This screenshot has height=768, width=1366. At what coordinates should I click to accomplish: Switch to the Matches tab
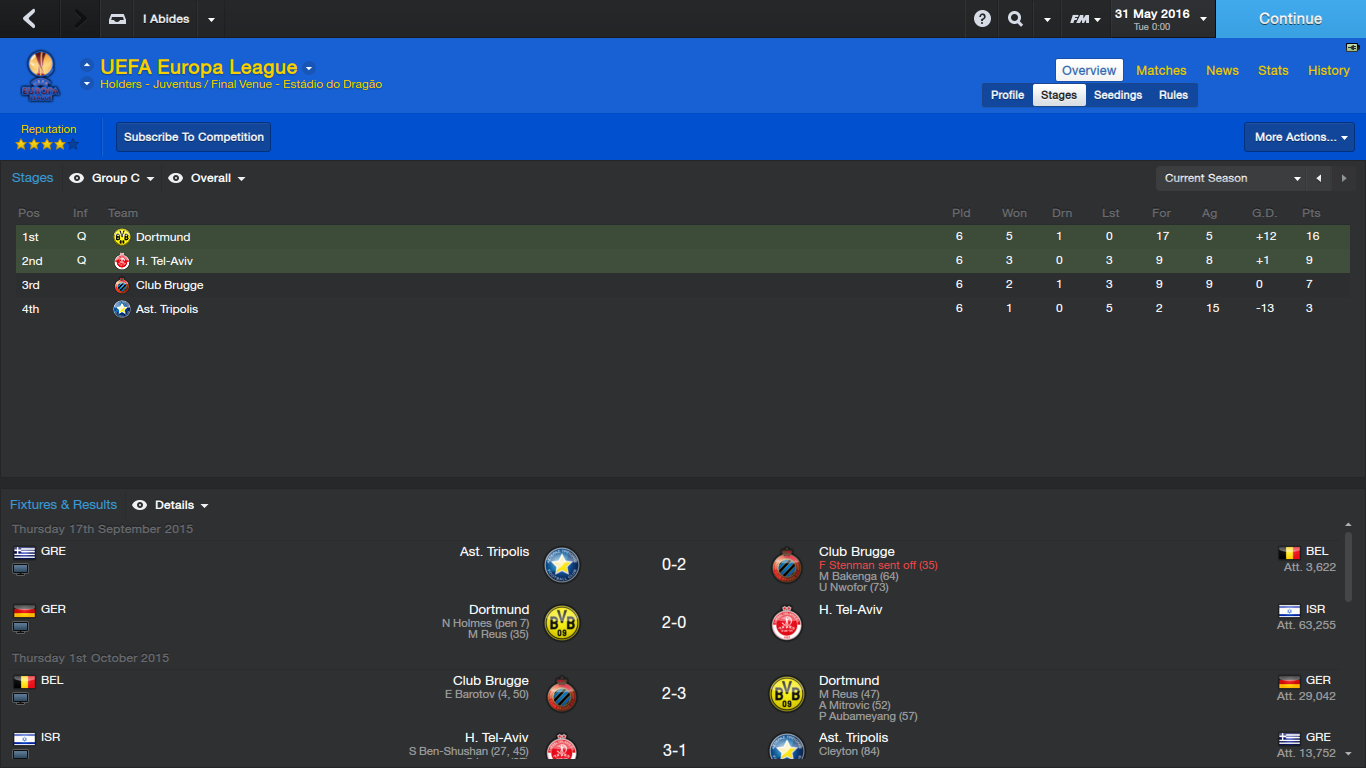point(1161,70)
